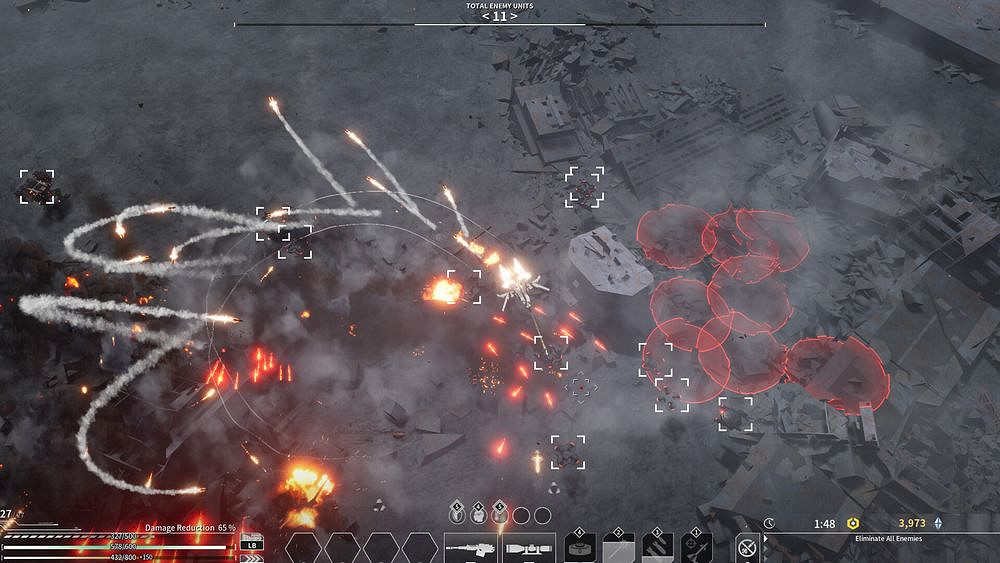The height and width of the screenshot is (563, 1000).
Task: Click the blue crystal resource icon
Action: 938,523
